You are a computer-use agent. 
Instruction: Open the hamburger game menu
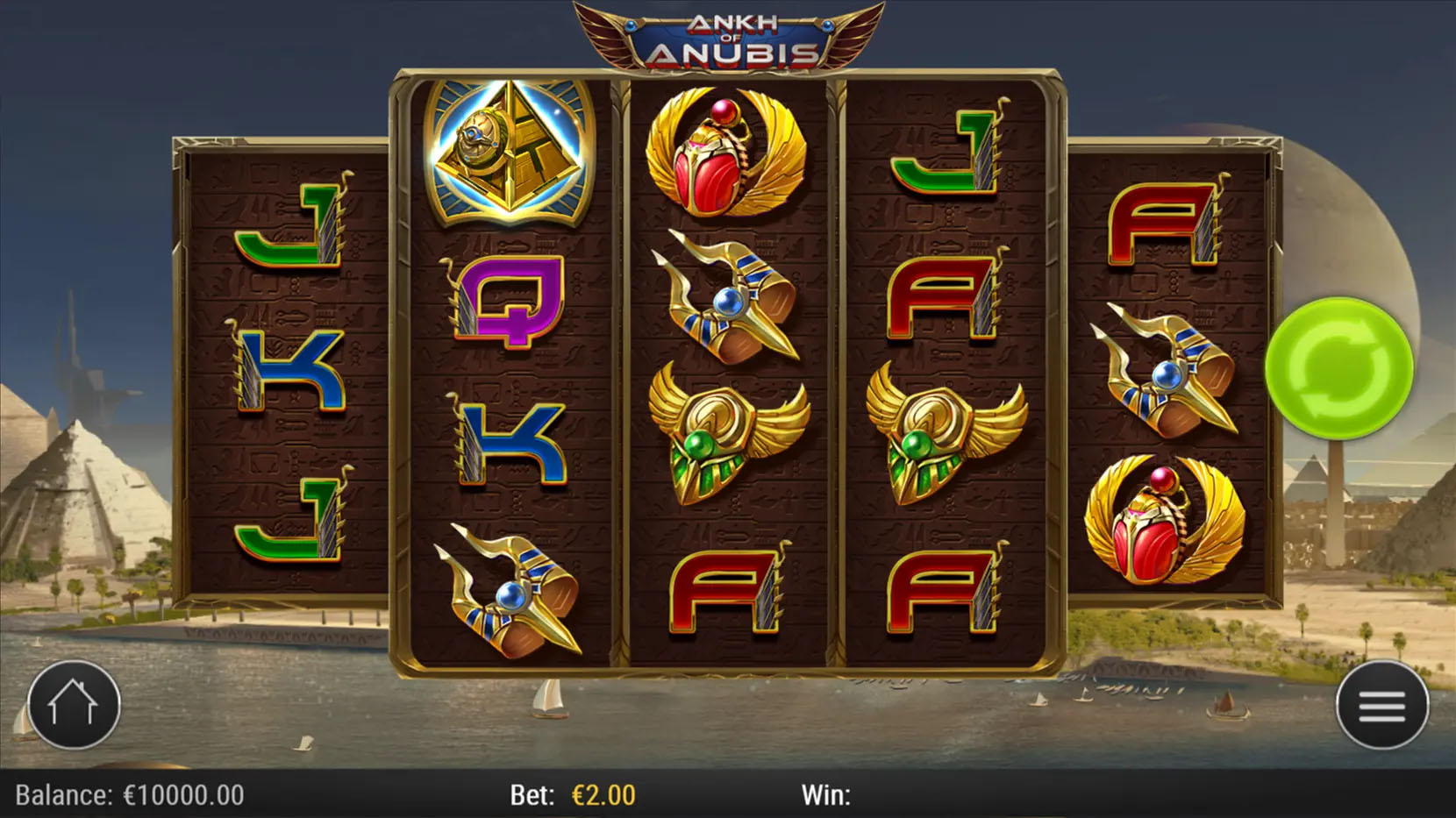[1381, 706]
